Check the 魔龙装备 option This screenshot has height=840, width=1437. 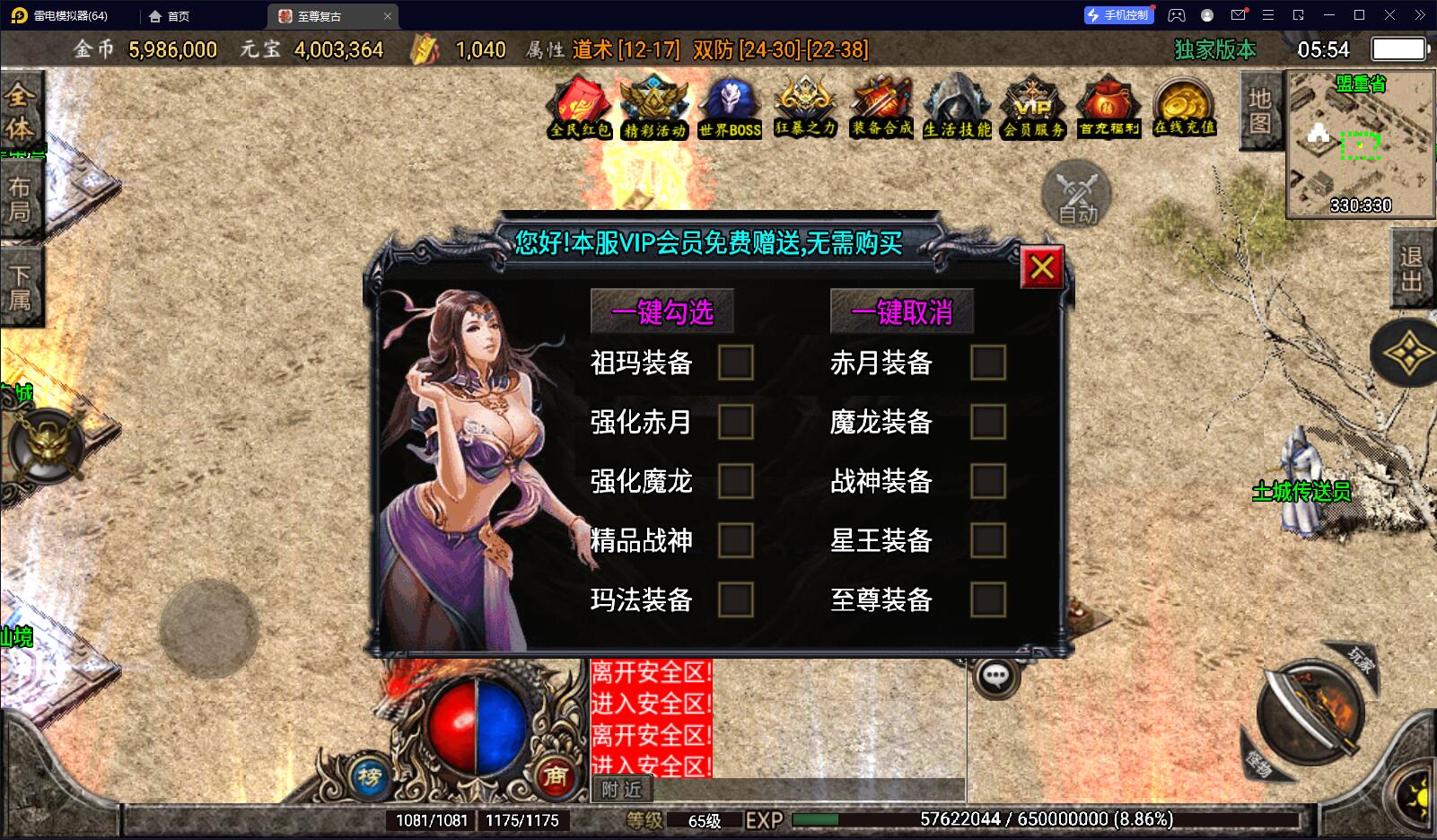point(988,422)
